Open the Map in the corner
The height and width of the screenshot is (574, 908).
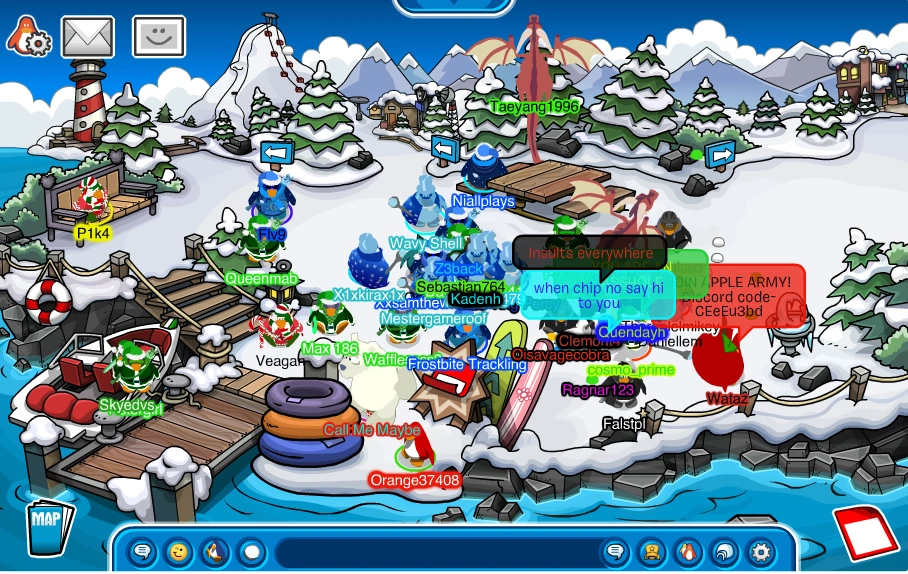click(x=46, y=527)
